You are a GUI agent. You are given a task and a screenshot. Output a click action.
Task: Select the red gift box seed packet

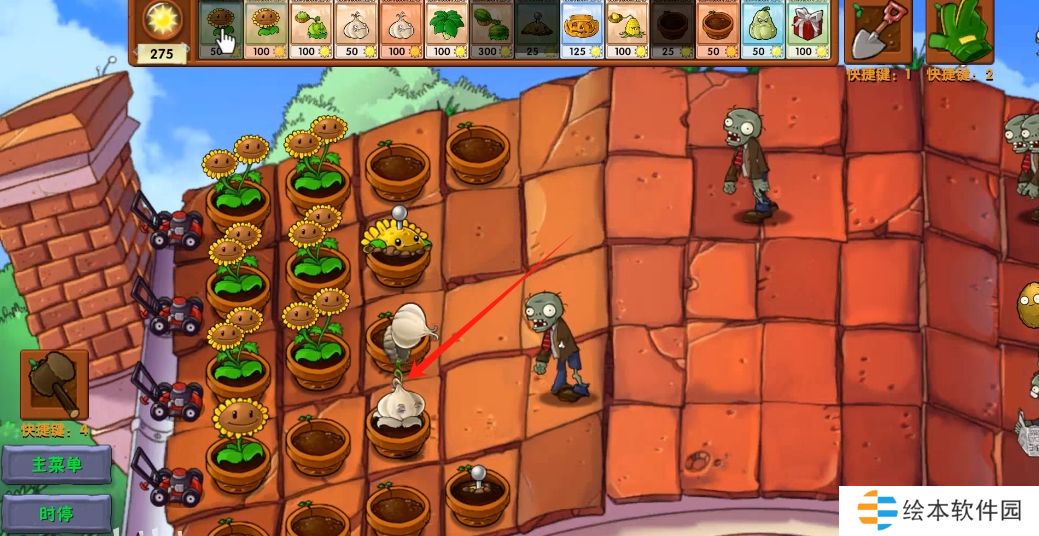point(805,30)
